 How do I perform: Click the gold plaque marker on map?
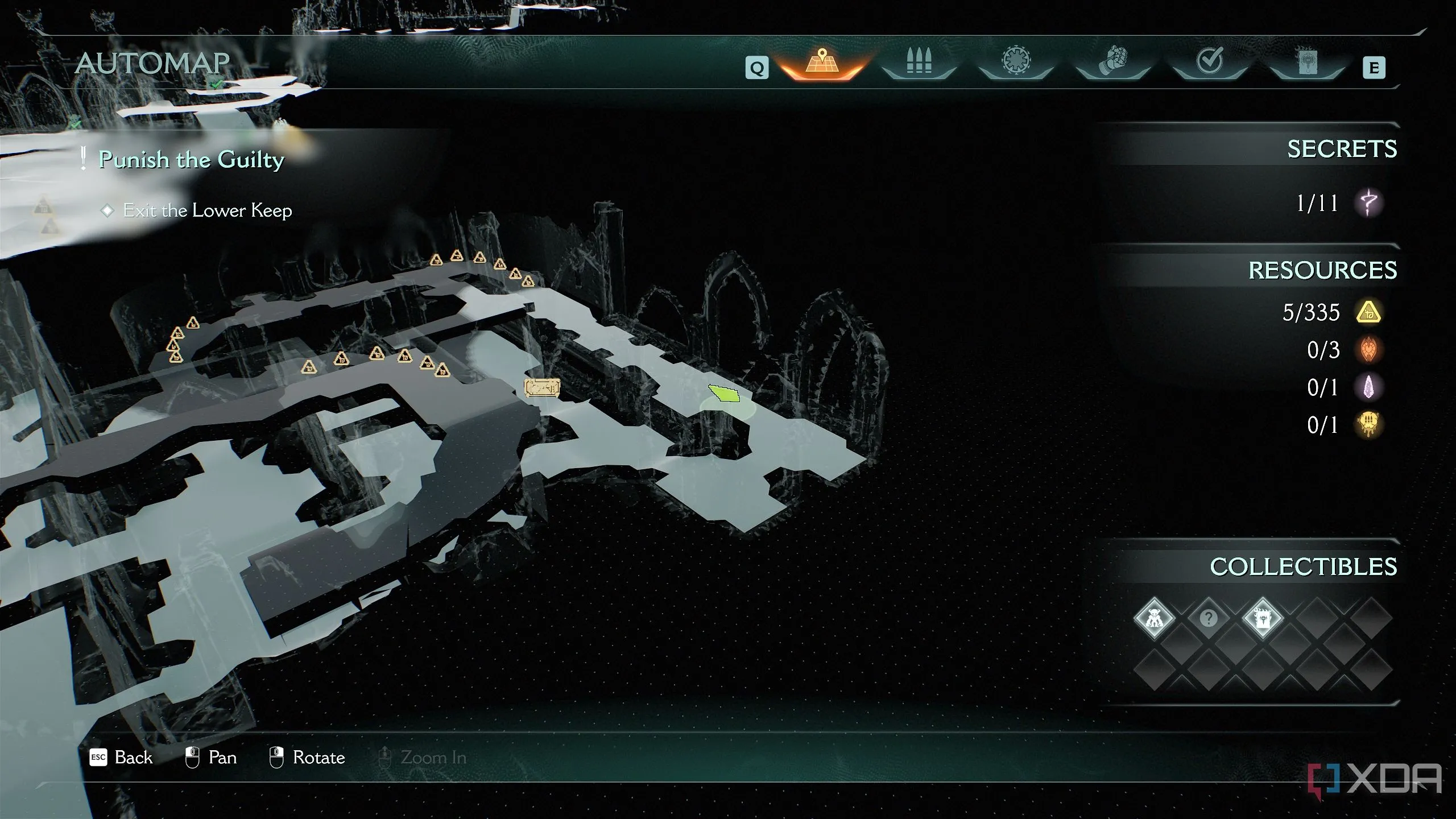coord(541,388)
